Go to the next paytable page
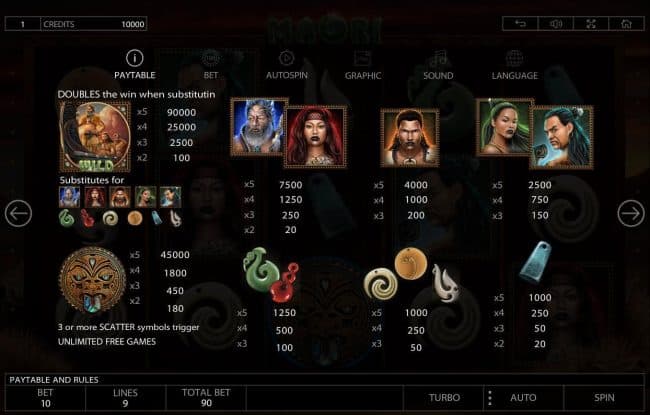This screenshot has height=415, width=650. (630, 213)
